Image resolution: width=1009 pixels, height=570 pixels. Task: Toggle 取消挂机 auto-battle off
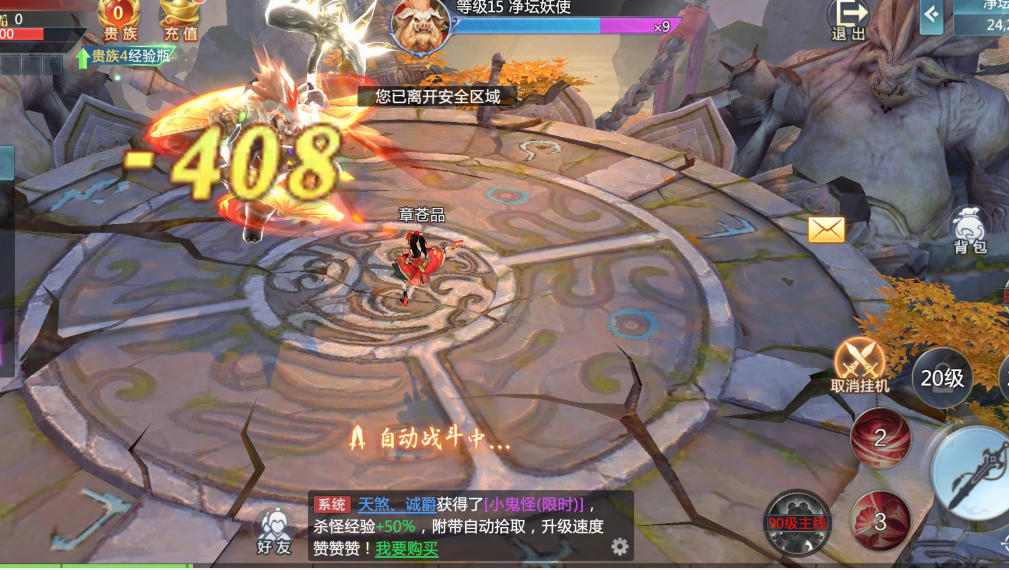[x=859, y=364]
